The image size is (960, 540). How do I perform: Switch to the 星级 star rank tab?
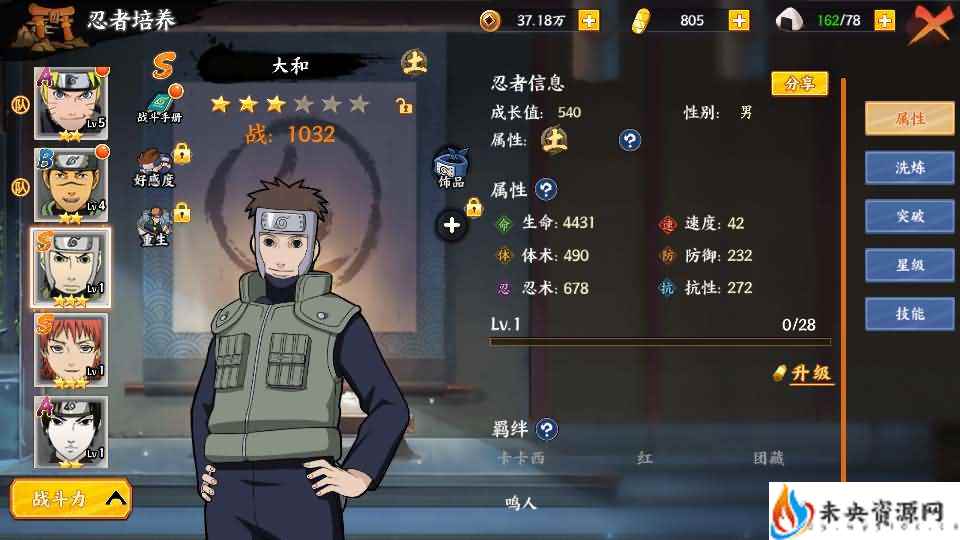point(909,265)
